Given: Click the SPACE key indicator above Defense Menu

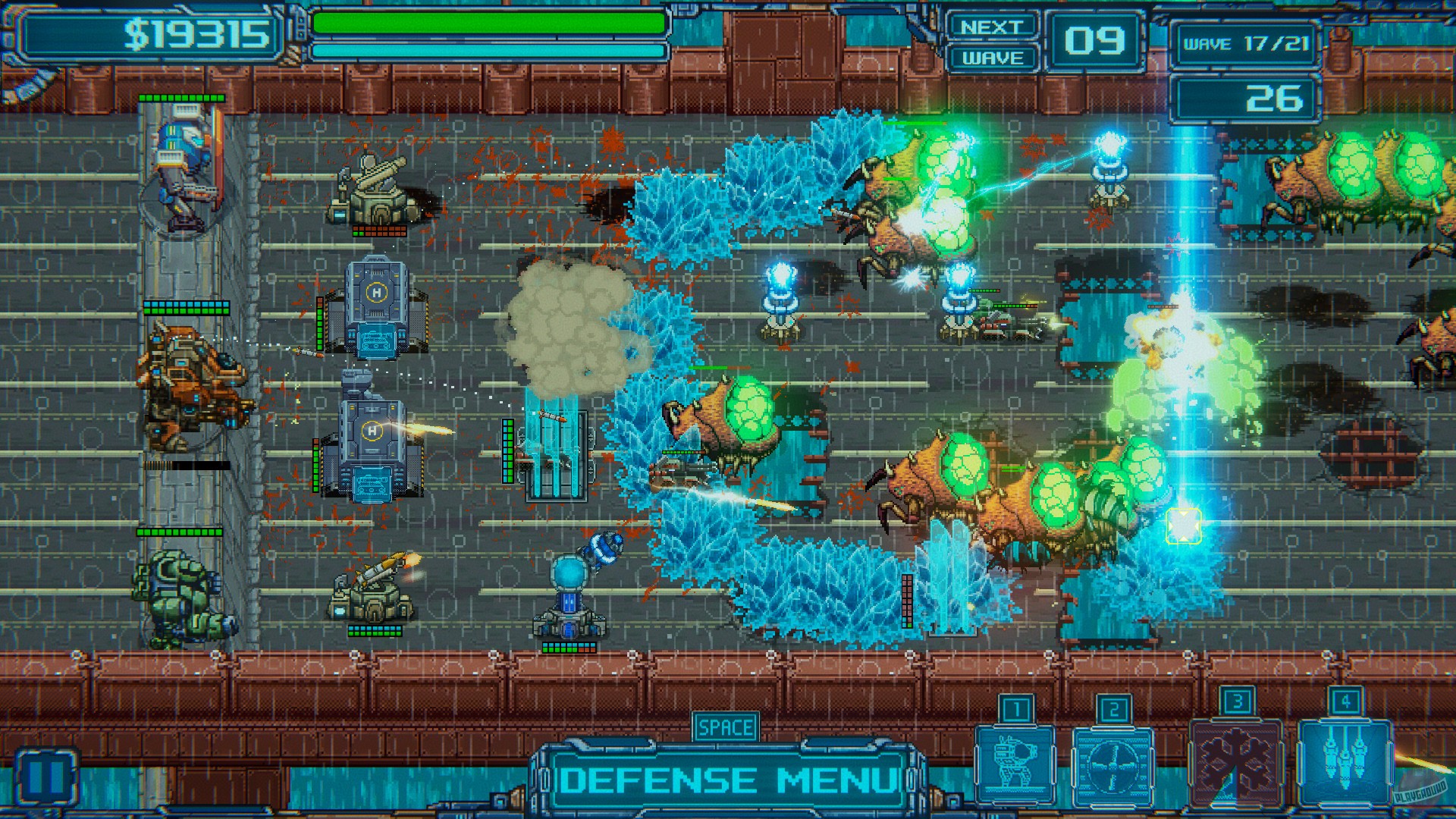Looking at the screenshot, I should [725, 726].
